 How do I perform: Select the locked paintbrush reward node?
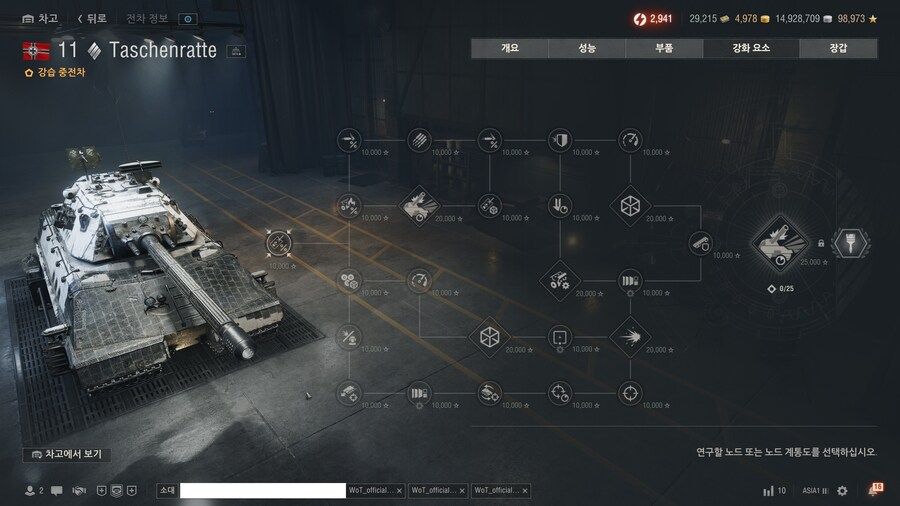click(x=851, y=242)
